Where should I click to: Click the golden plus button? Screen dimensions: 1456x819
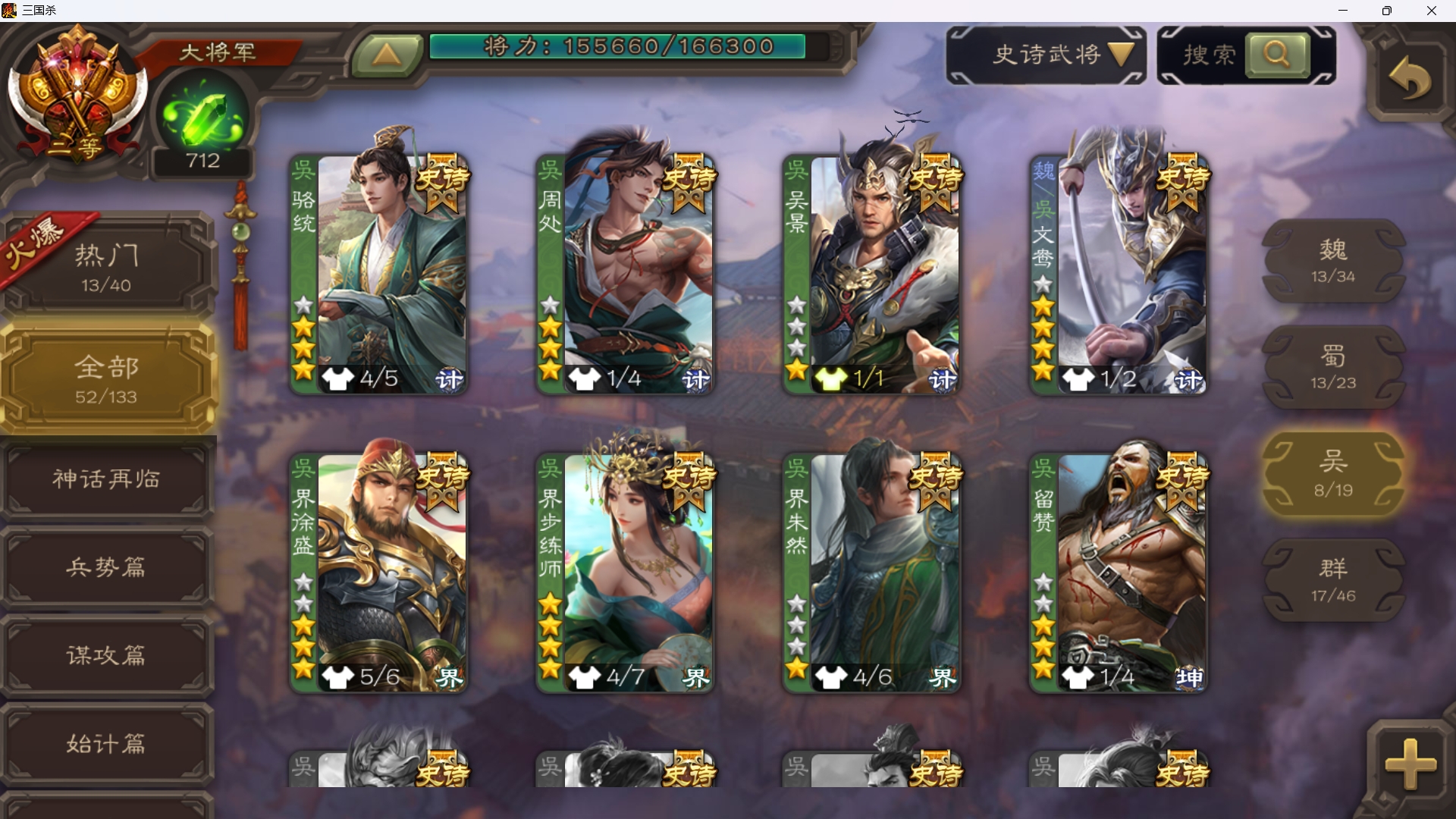click(1410, 764)
